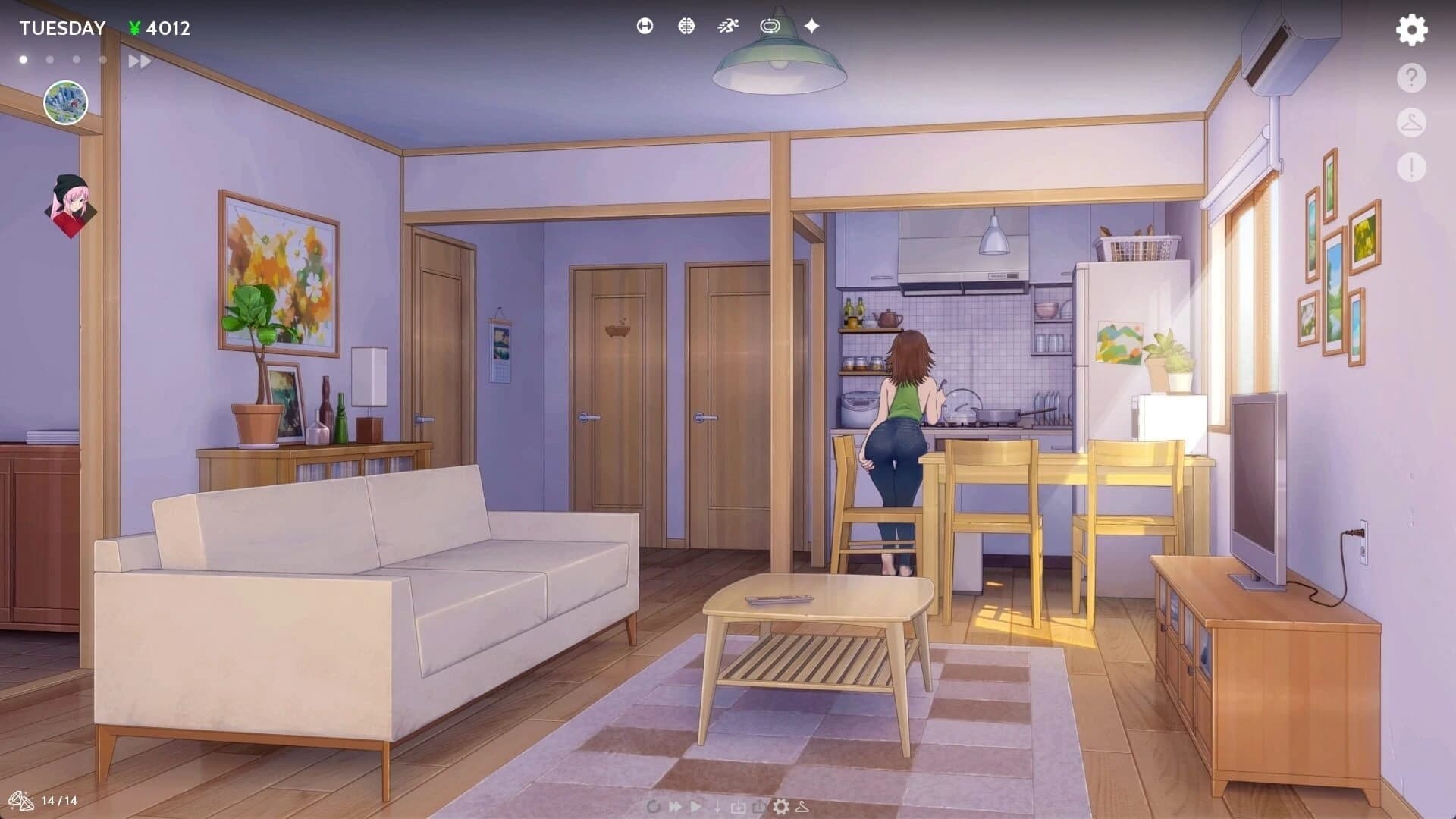The width and height of the screenshot is (1456, 819).
Task: Click the exclamation alert icon
Action: [1410, 165]
